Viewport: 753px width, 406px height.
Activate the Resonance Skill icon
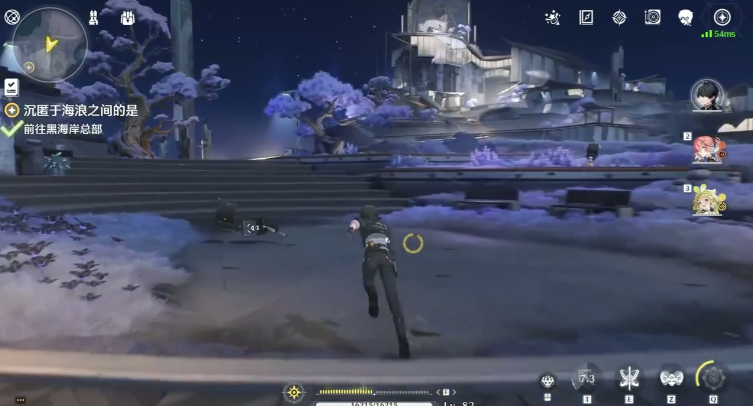point(629,378)
